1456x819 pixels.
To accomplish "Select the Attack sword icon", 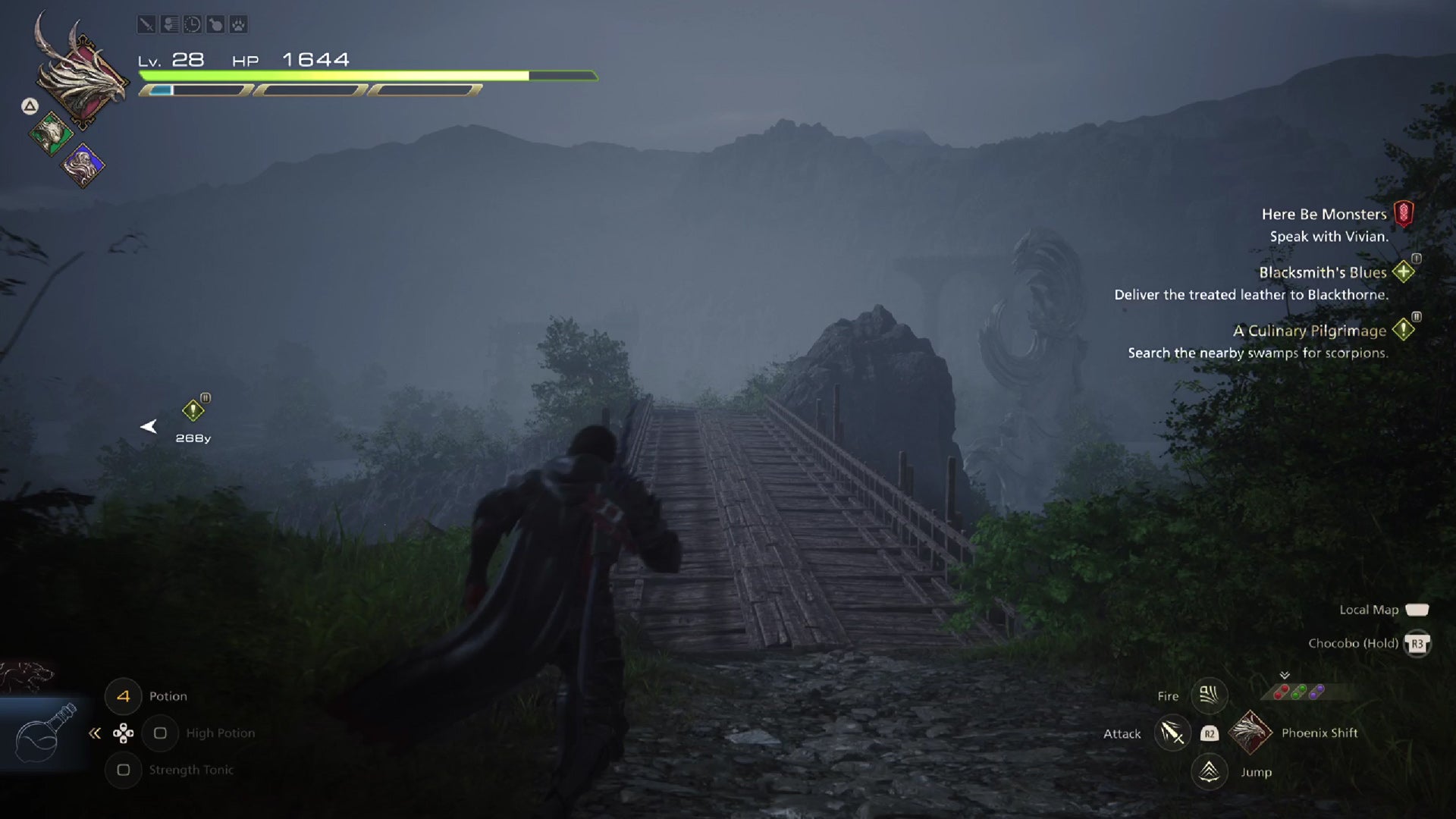I will (x=1172, y=733).
